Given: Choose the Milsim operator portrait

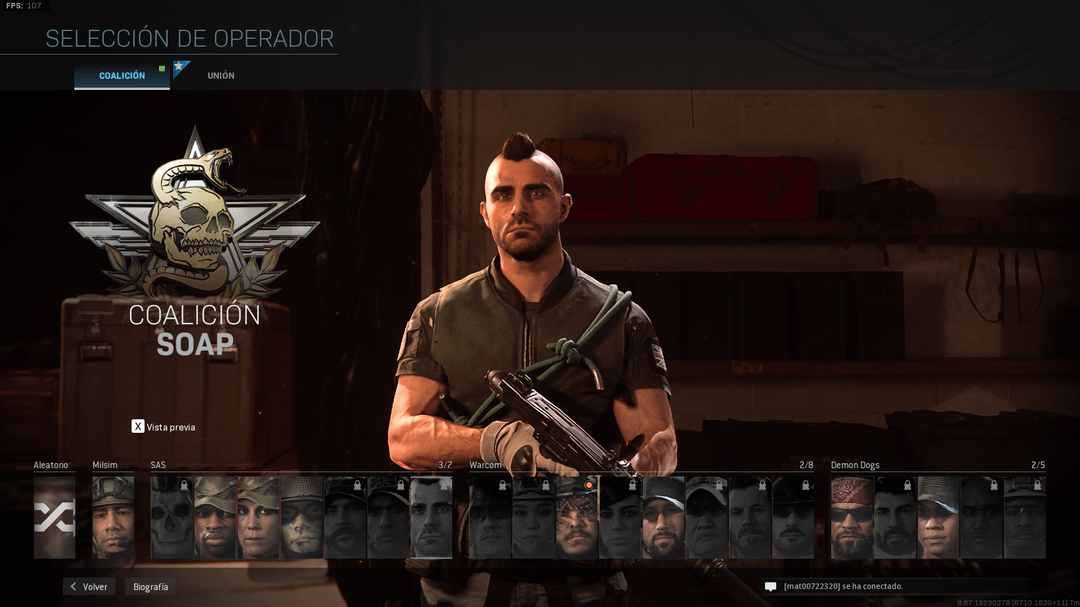Looking at the screenshot, I should tap(113, 517).
